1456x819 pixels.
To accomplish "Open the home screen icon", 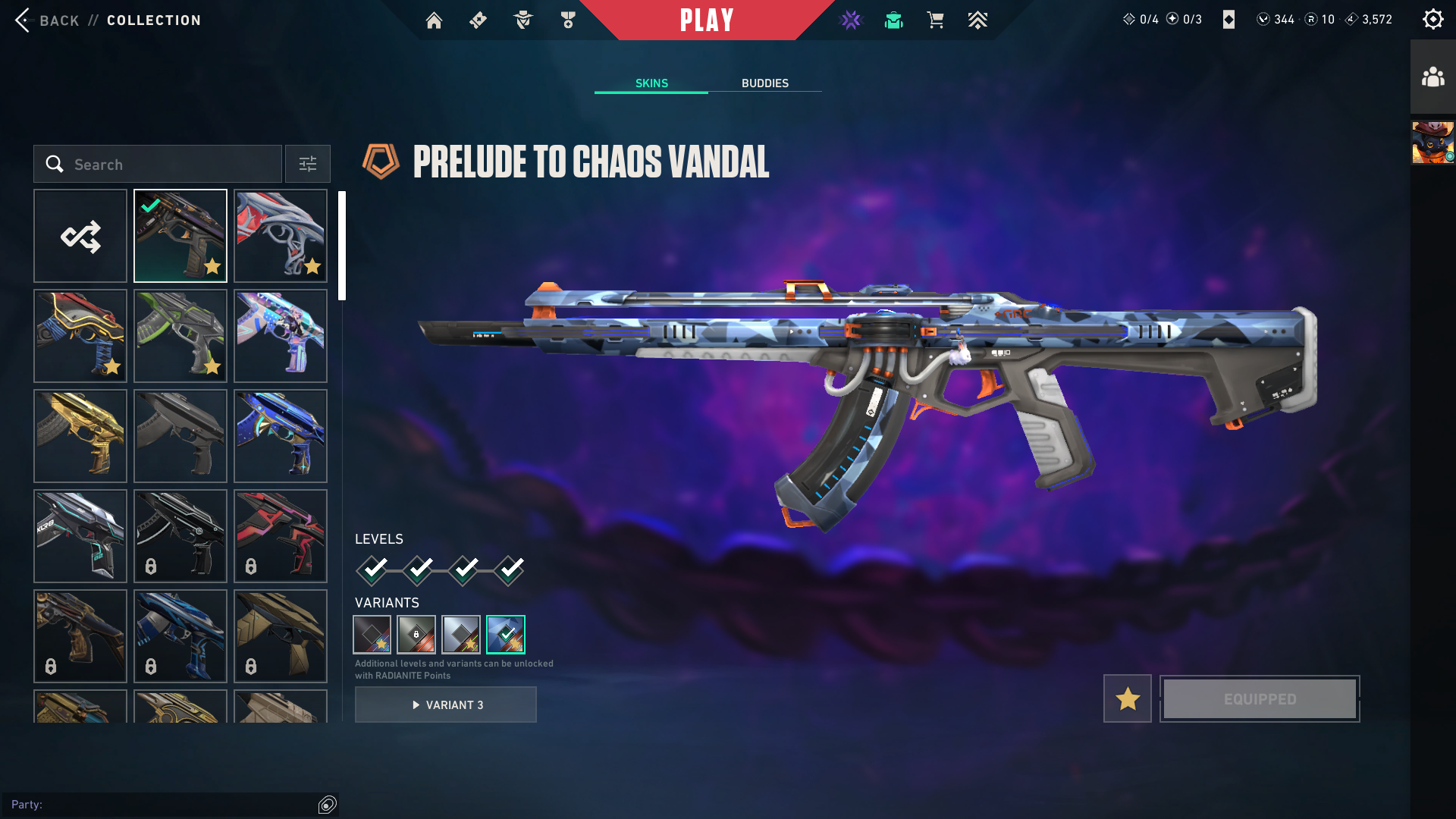I will pyautogui.click(x=434, y=20).
